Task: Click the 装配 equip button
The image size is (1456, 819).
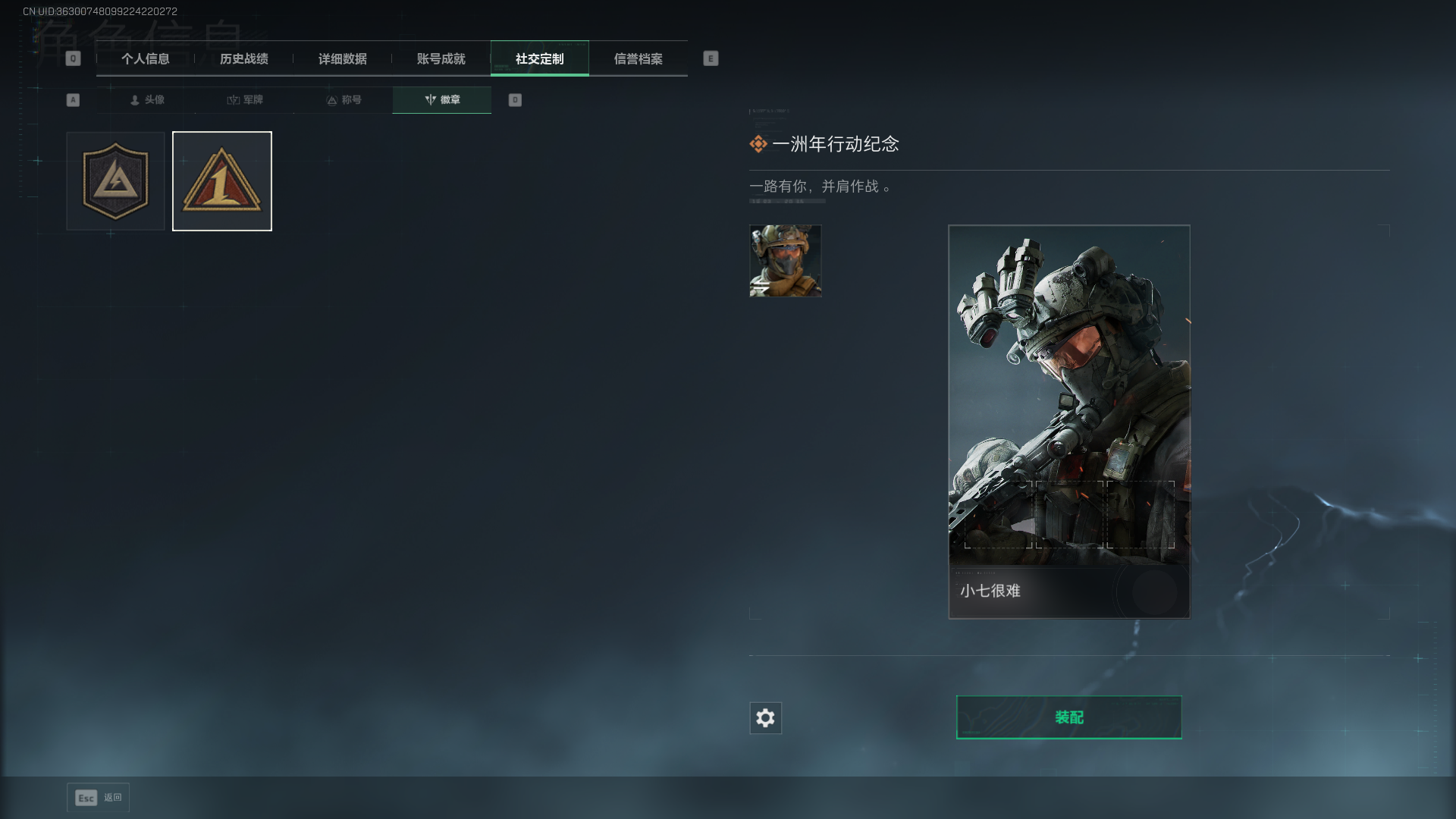Action: point(1068,717)
